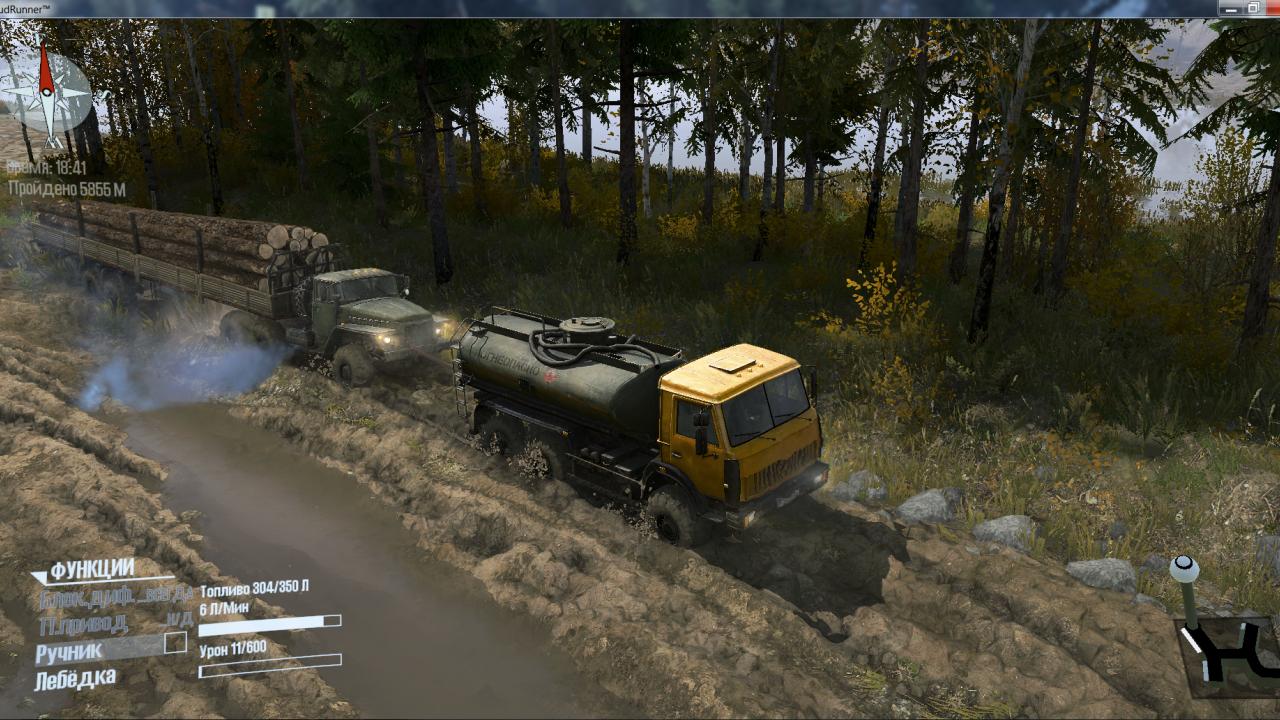The height and width of the screenshot is (720, 1280).
Task: Tick the checkbox beside Ручник
Action: pos(175,643)
